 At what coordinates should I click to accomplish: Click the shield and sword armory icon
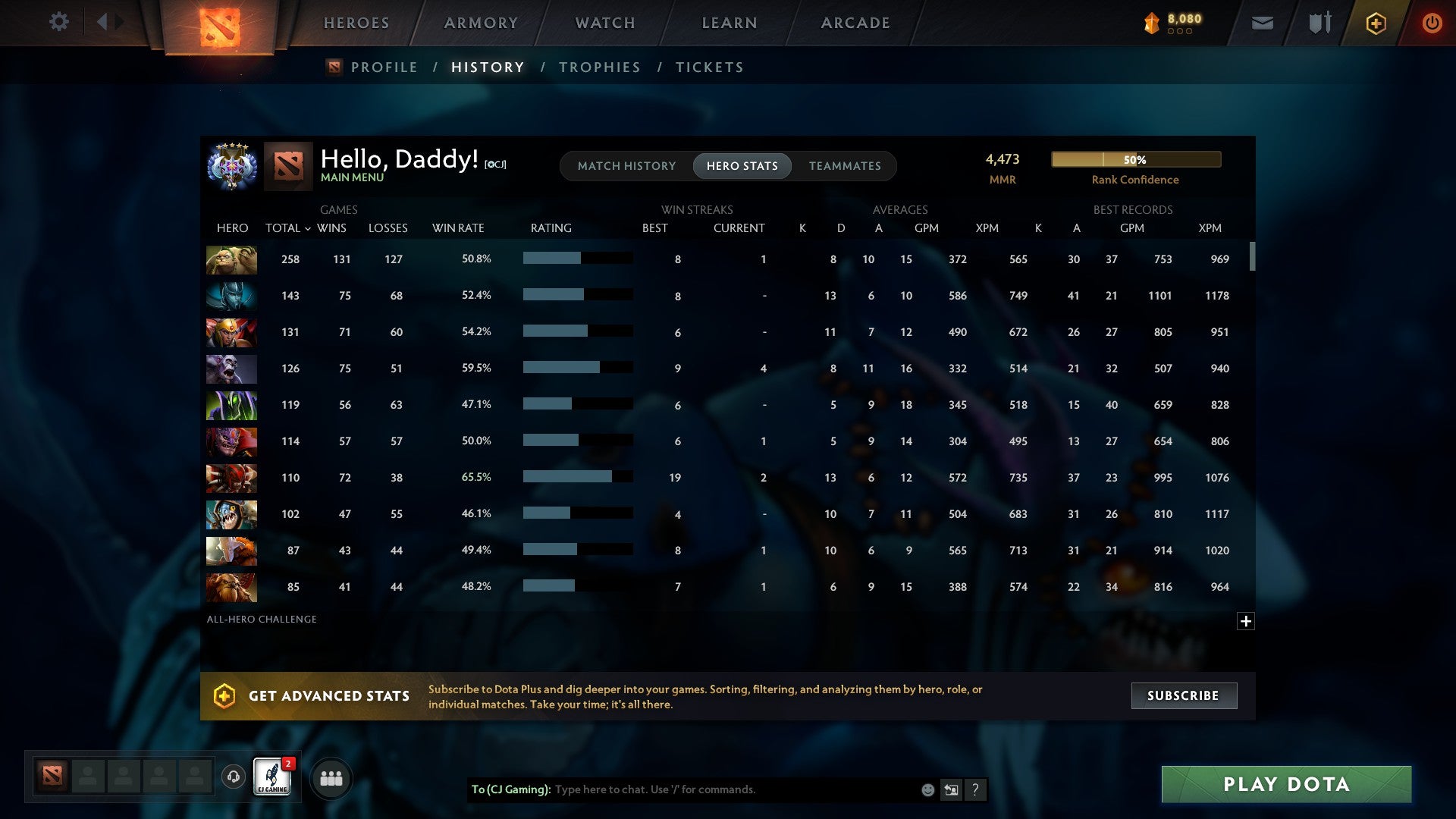click(1319, 23)
